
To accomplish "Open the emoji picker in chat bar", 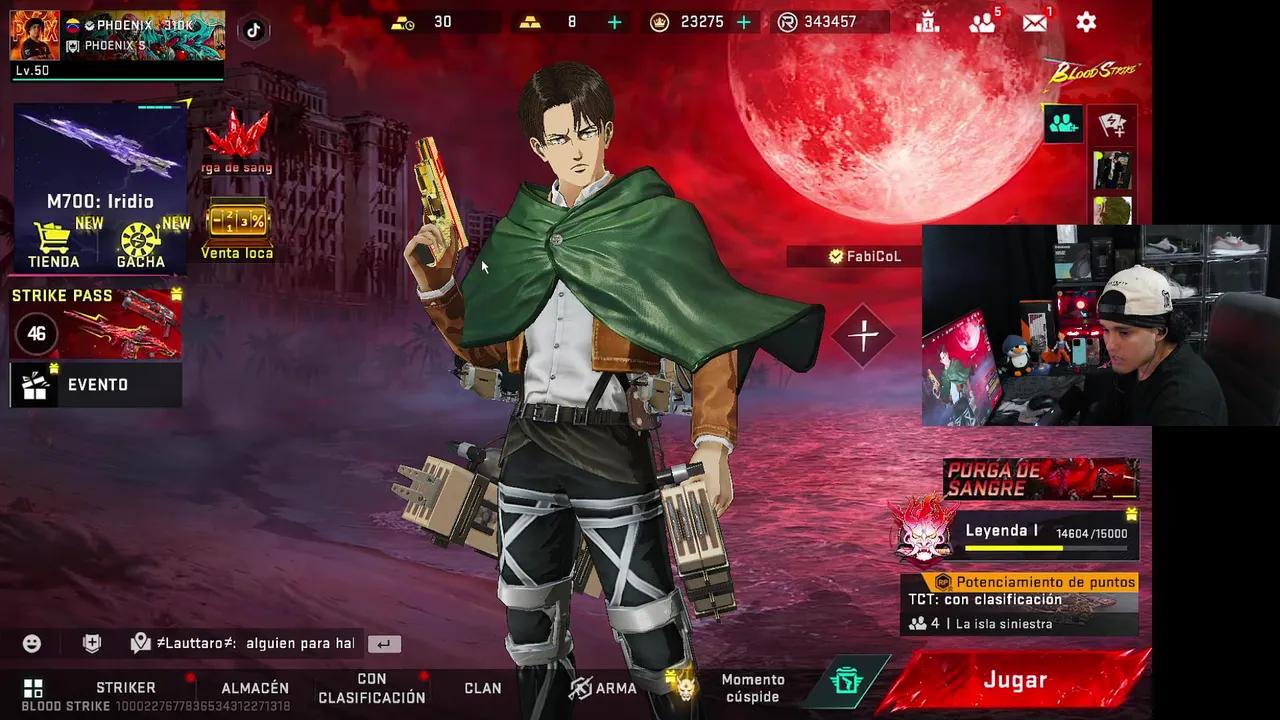I will (x=30, y=643).
